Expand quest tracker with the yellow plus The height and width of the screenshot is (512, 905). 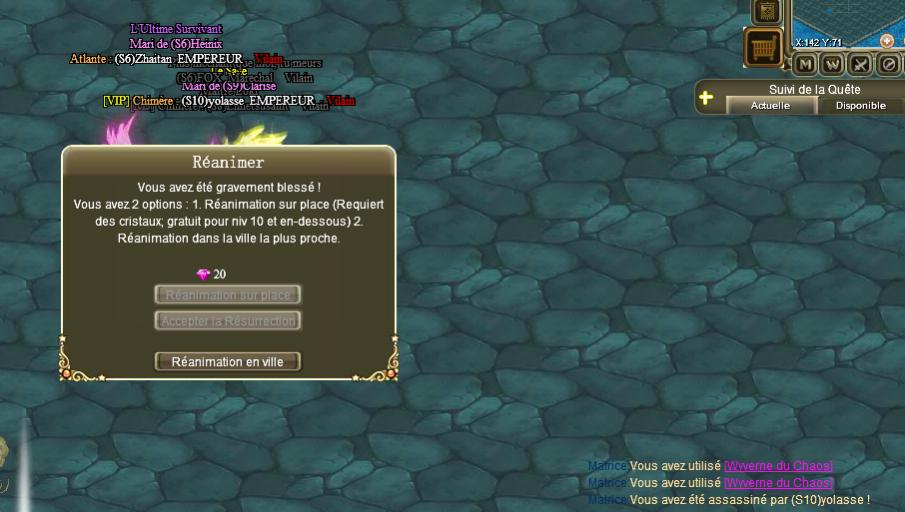click(x=706, y=98)
